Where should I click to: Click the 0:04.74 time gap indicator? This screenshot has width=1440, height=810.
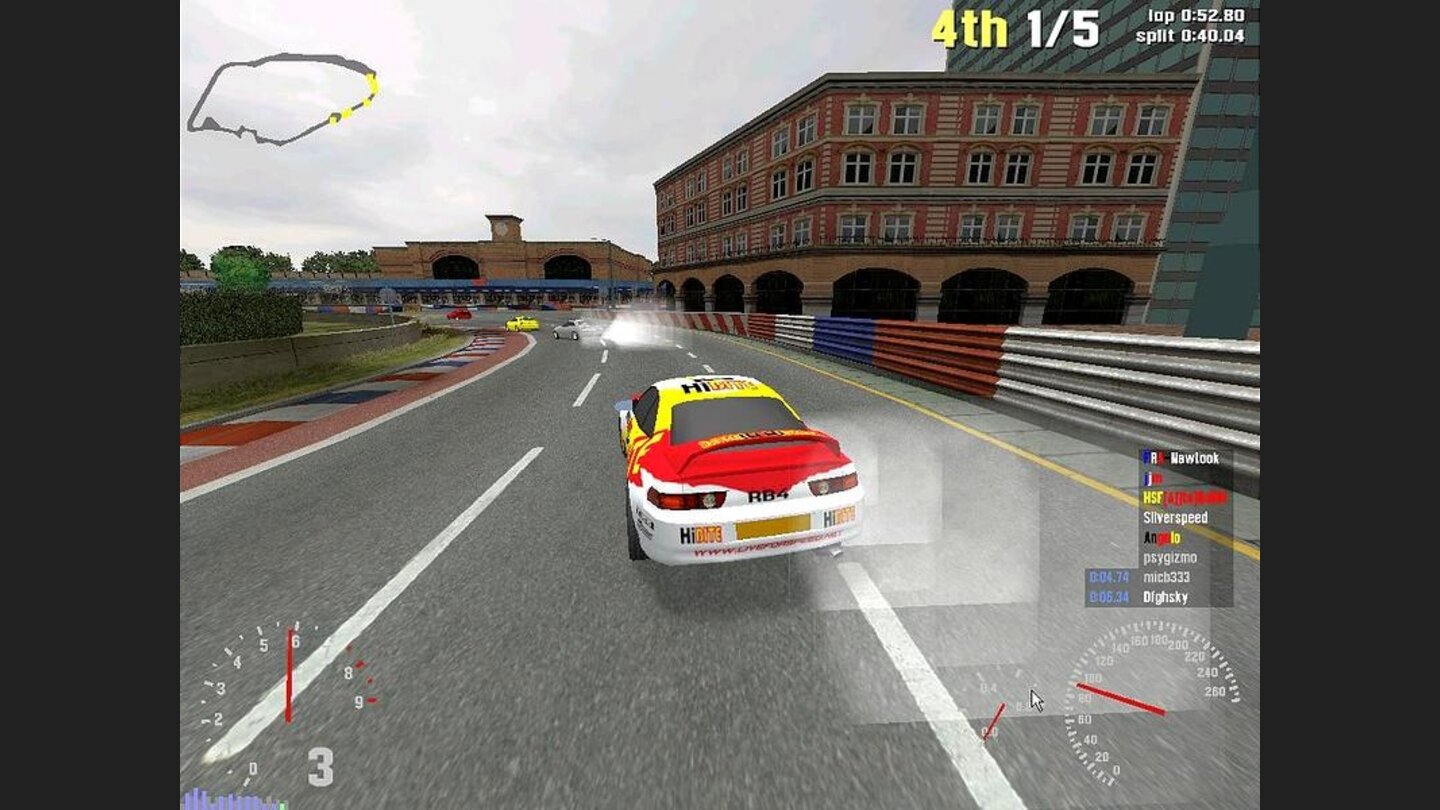point(1108,576)
